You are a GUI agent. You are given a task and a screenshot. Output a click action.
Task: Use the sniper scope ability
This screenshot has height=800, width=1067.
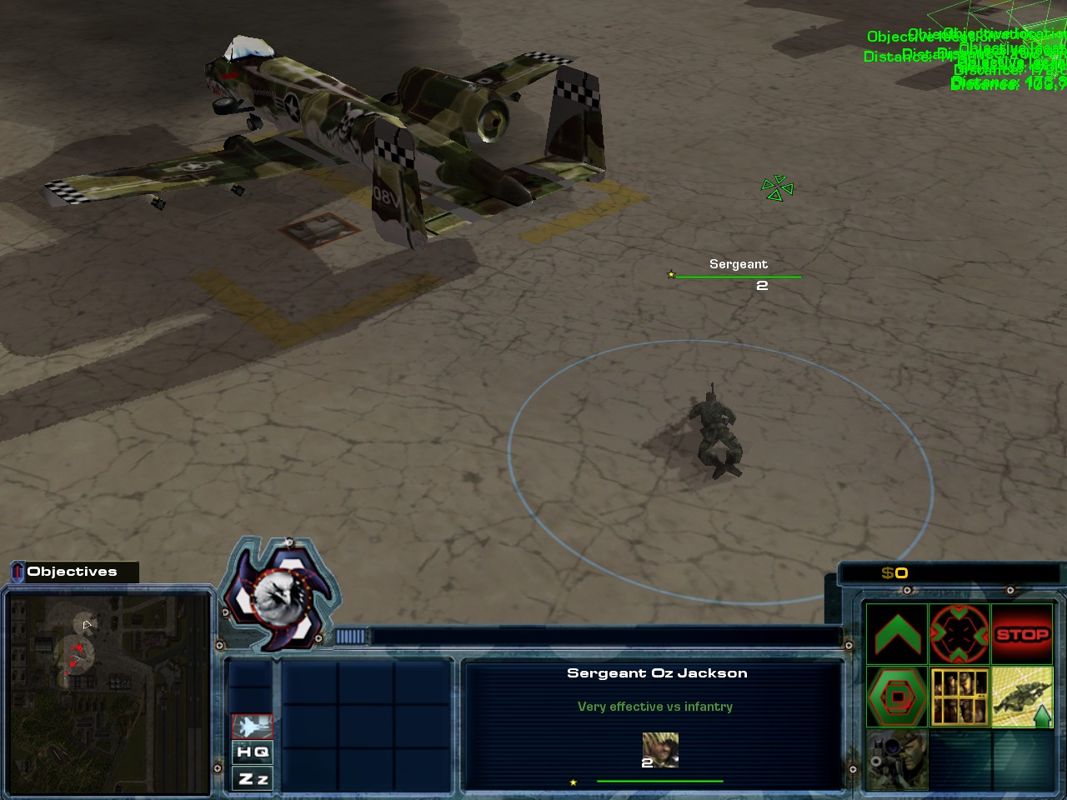(896, 759)
